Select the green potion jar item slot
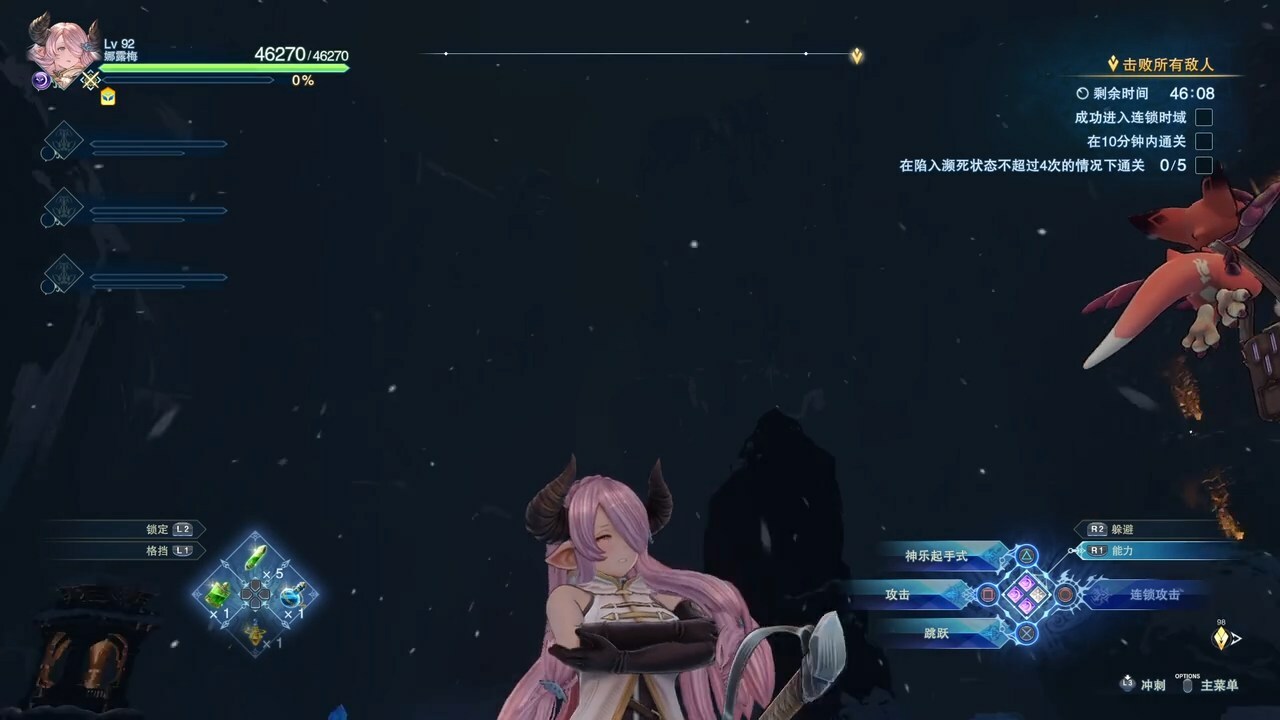 219,594
